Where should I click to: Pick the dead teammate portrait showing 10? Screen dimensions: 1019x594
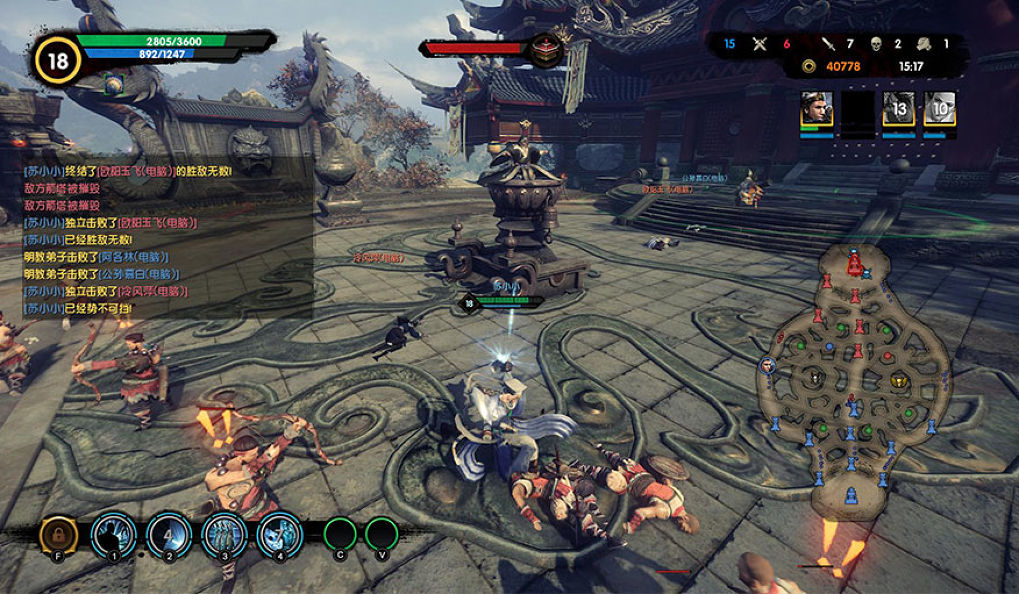point(939,109)
